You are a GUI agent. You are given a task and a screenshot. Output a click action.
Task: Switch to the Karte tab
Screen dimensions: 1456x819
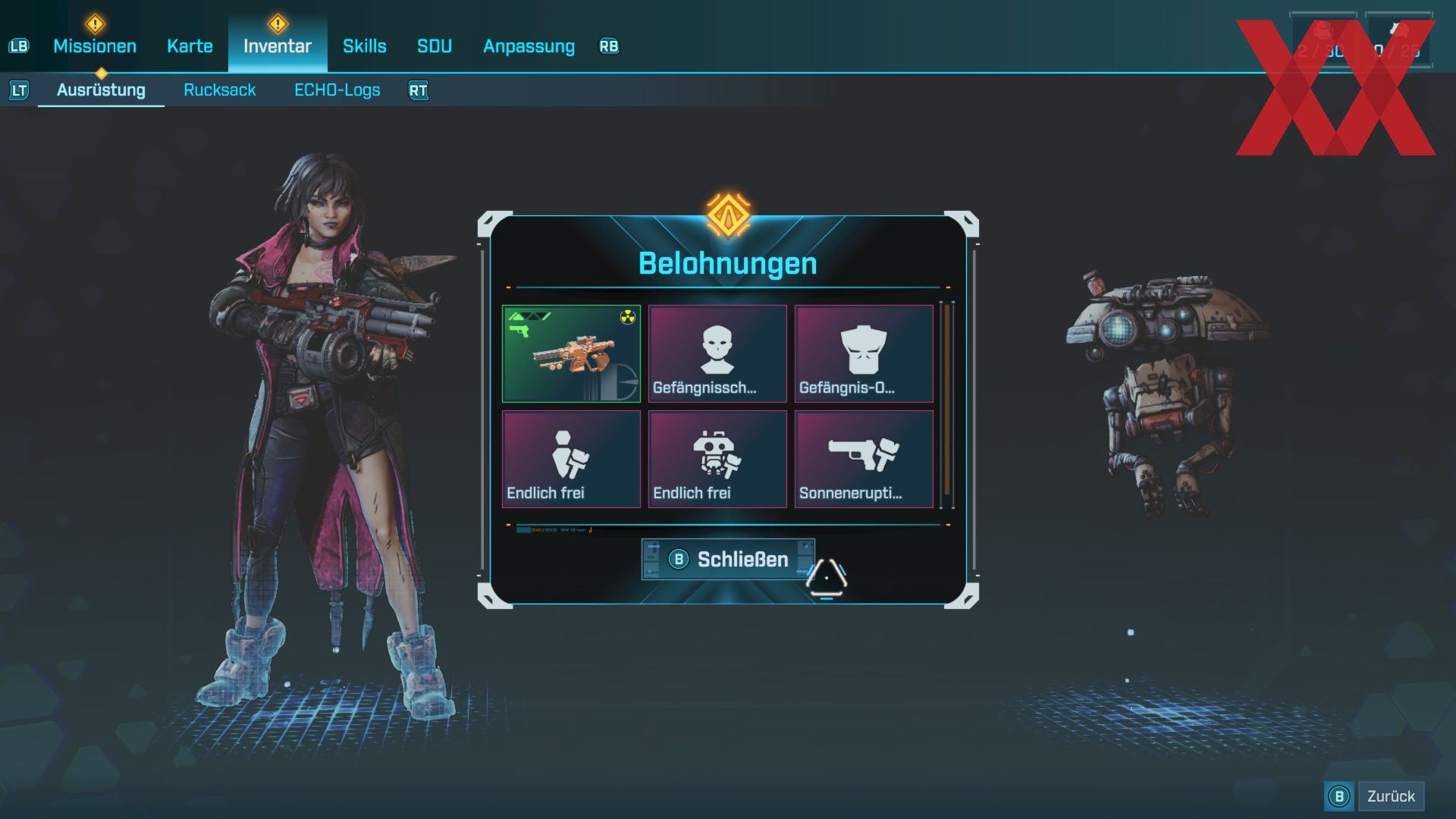click(x=190, y=46)
